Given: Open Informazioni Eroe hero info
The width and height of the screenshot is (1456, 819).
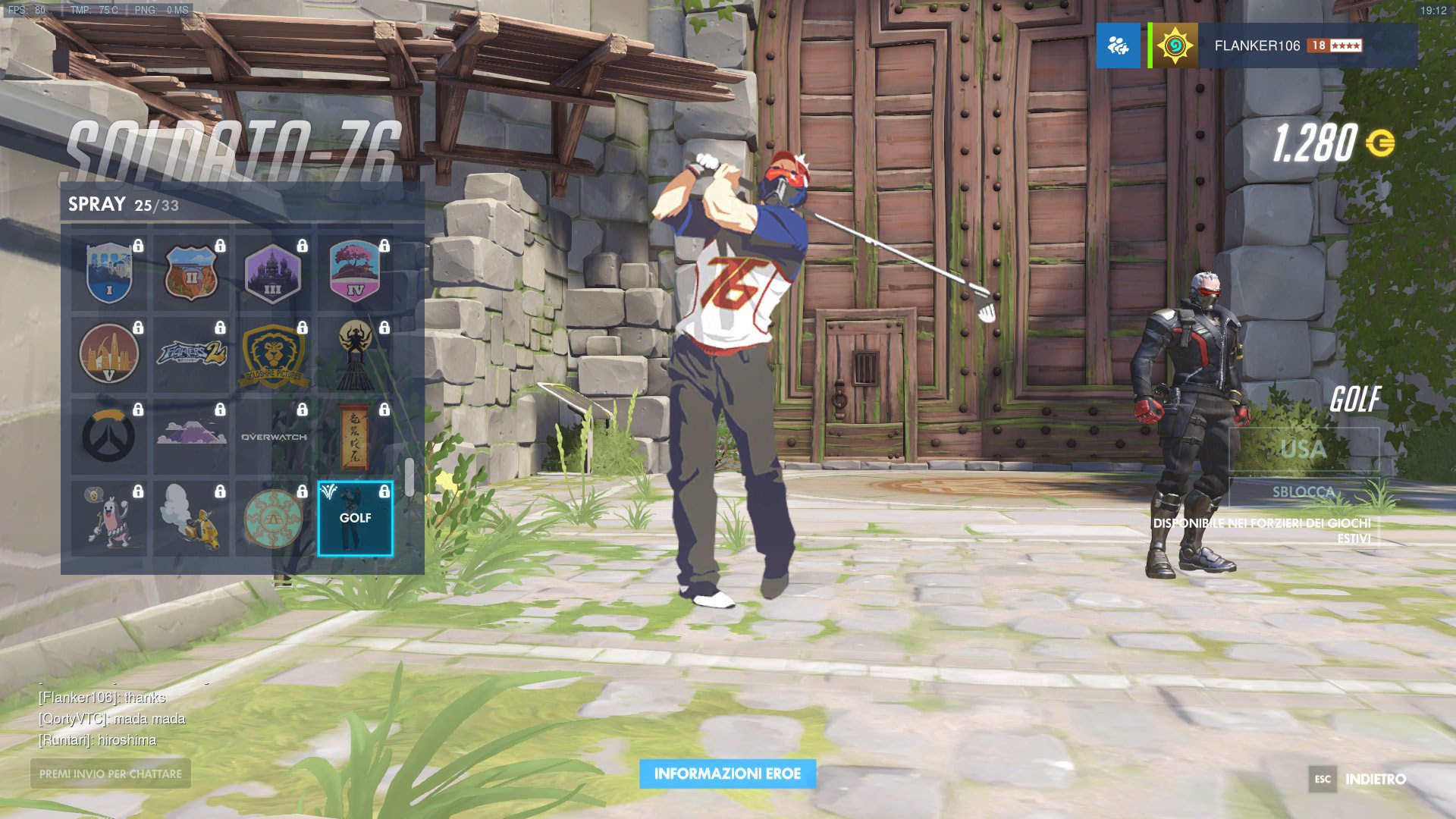Looking at the screenshot, I should coord(727,773).
